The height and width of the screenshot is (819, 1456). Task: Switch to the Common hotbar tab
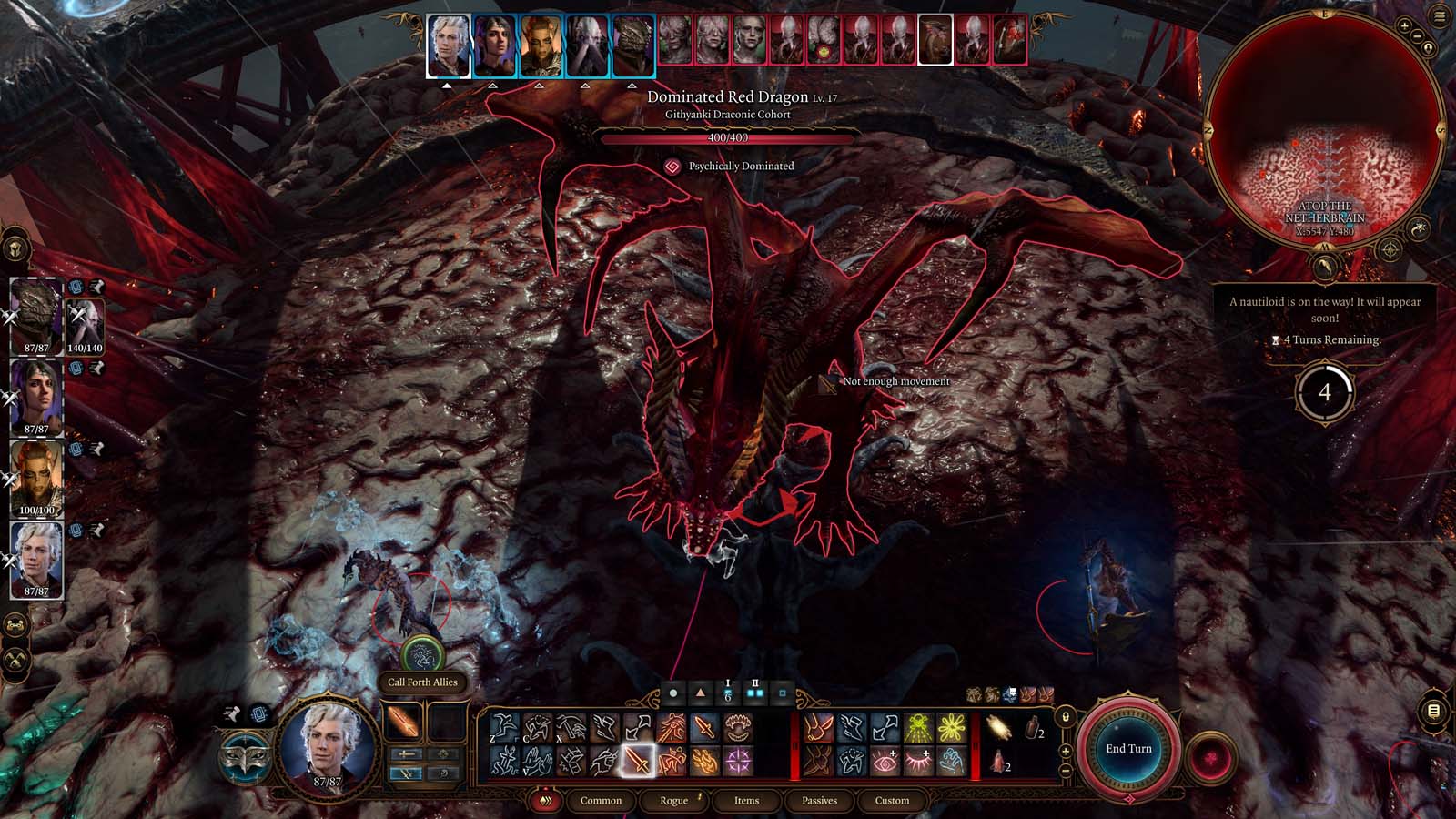[601, 801]
